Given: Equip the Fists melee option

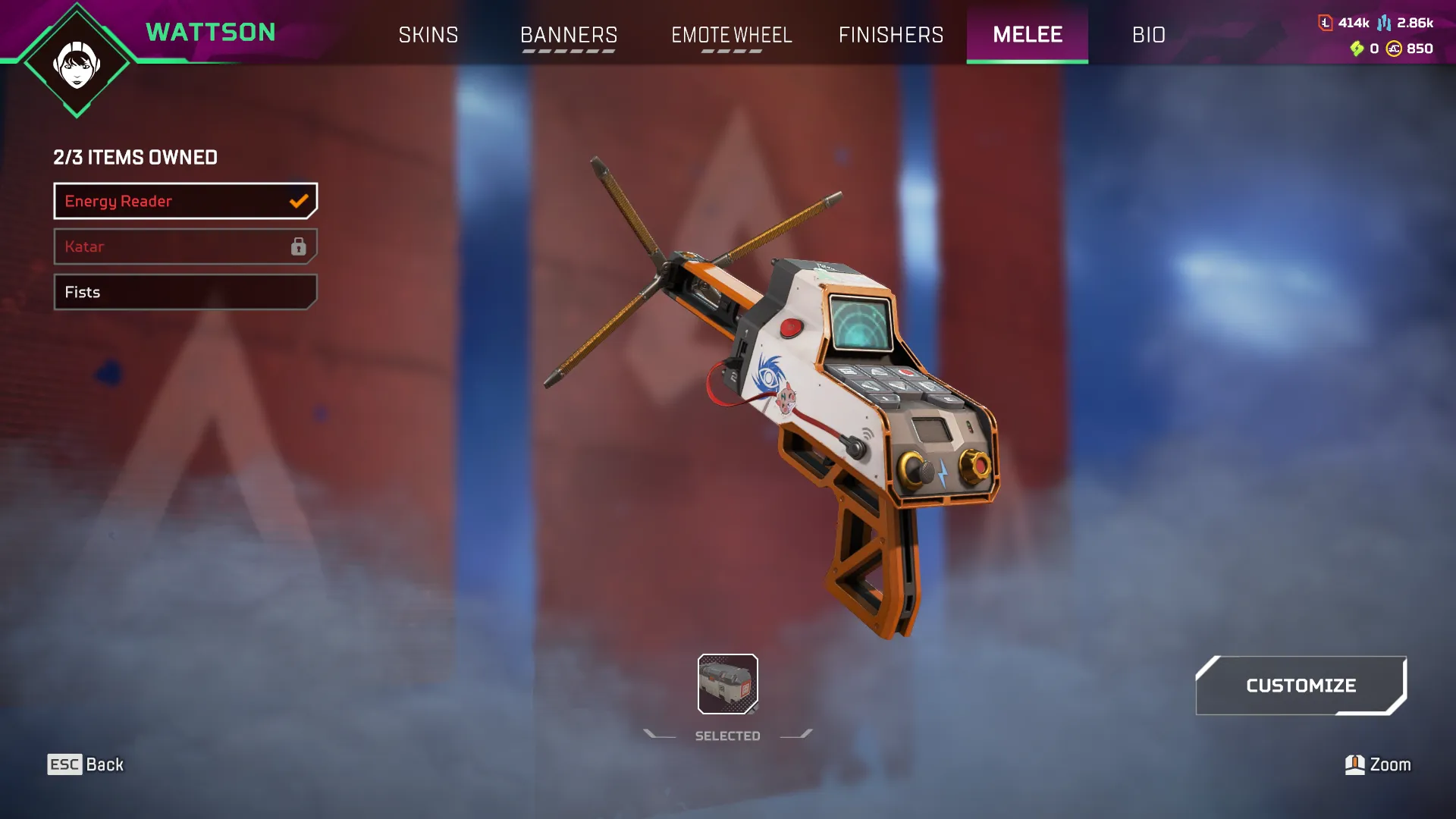Looking at the screenshot, I should pos(185,292).
